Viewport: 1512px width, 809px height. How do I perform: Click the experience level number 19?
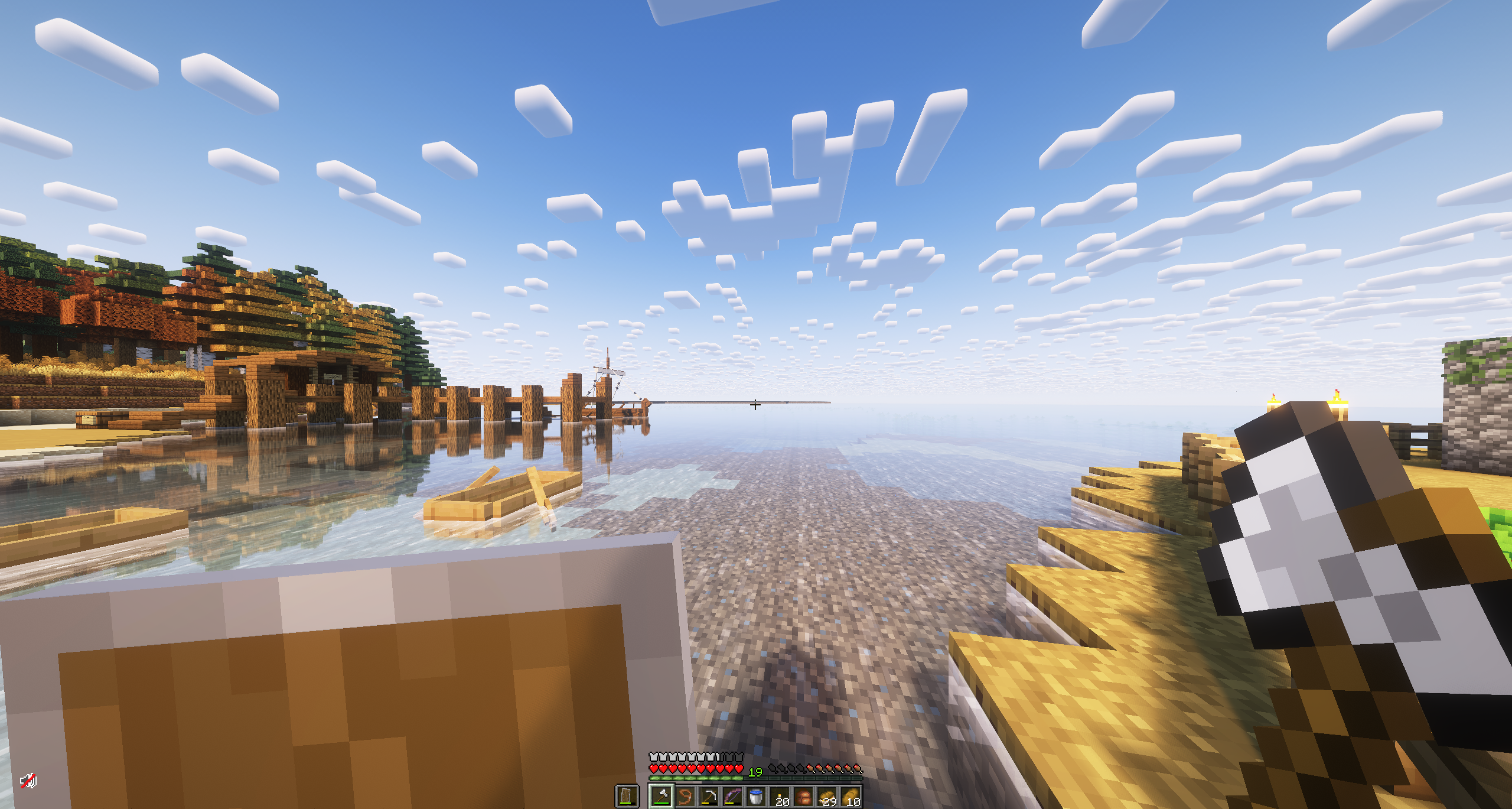pos(756,772)
